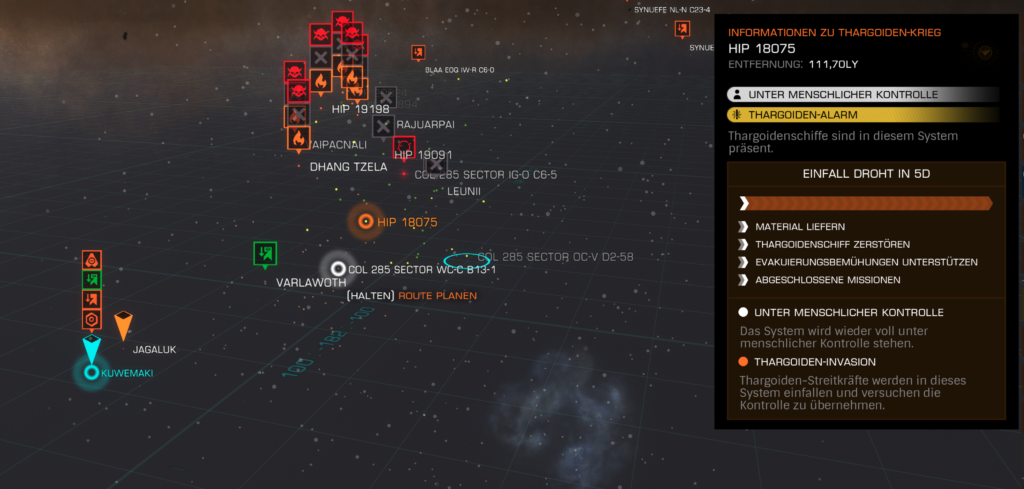The width and height of the screenshot is (1024, 489).
Task: Select the red Thargoid icon at HIP 19091
Action: (x=404, y=147)
